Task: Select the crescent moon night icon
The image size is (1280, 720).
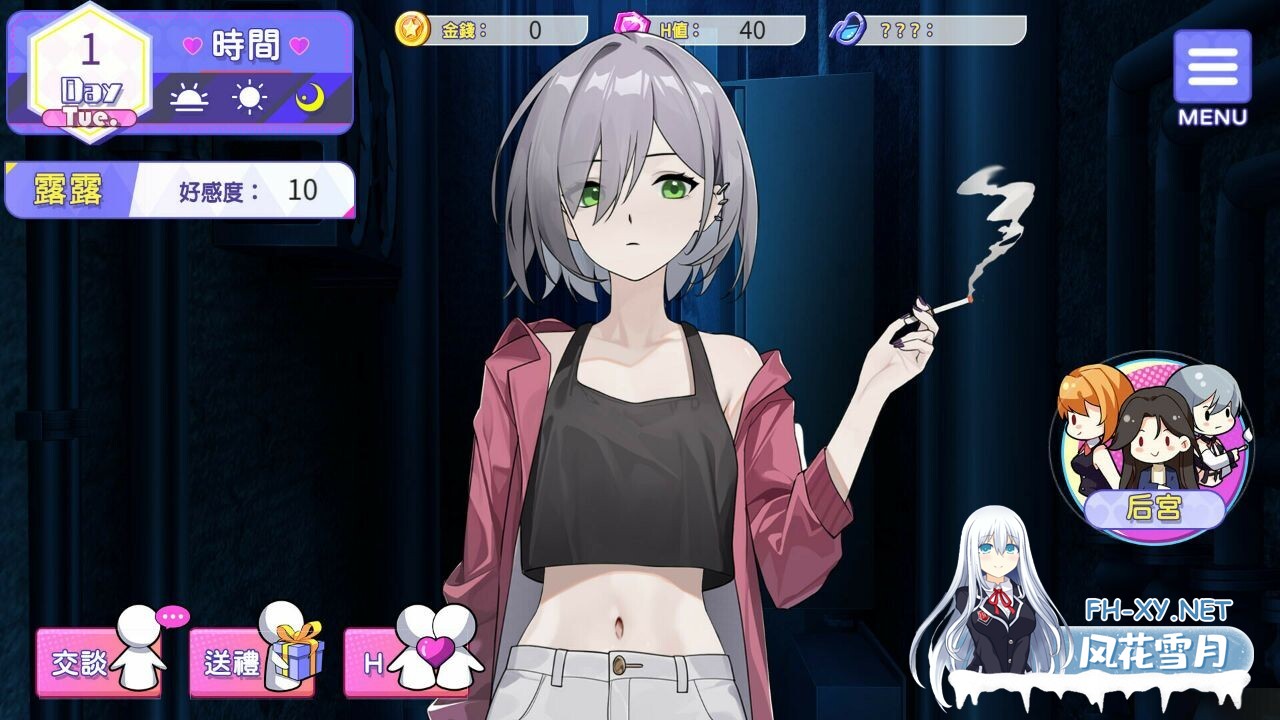Action: (x=310, y=98)
